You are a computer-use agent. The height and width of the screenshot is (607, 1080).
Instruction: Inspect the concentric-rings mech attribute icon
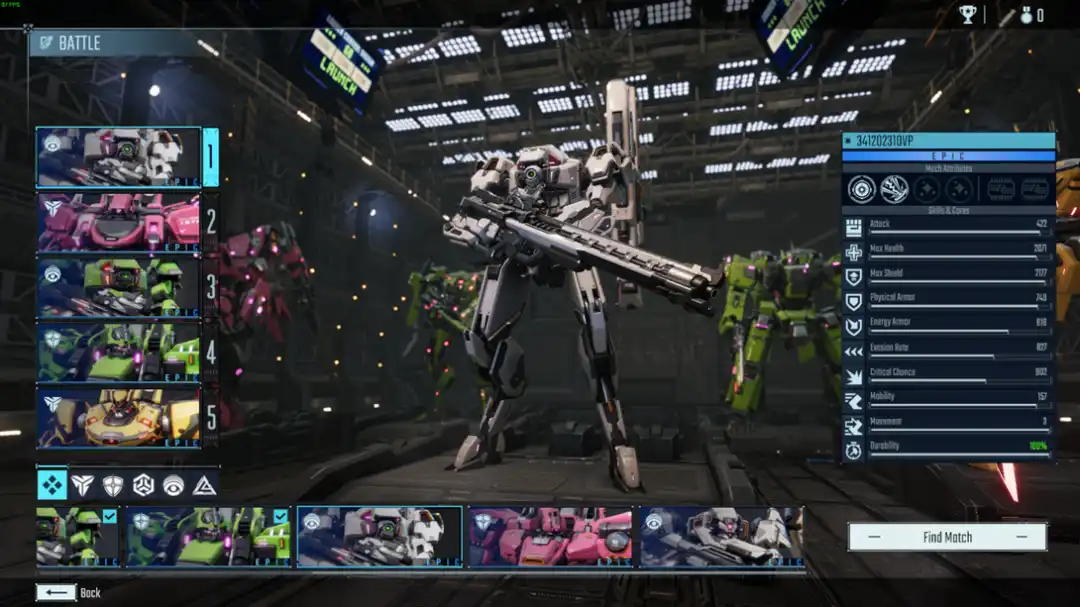[862, 189]
